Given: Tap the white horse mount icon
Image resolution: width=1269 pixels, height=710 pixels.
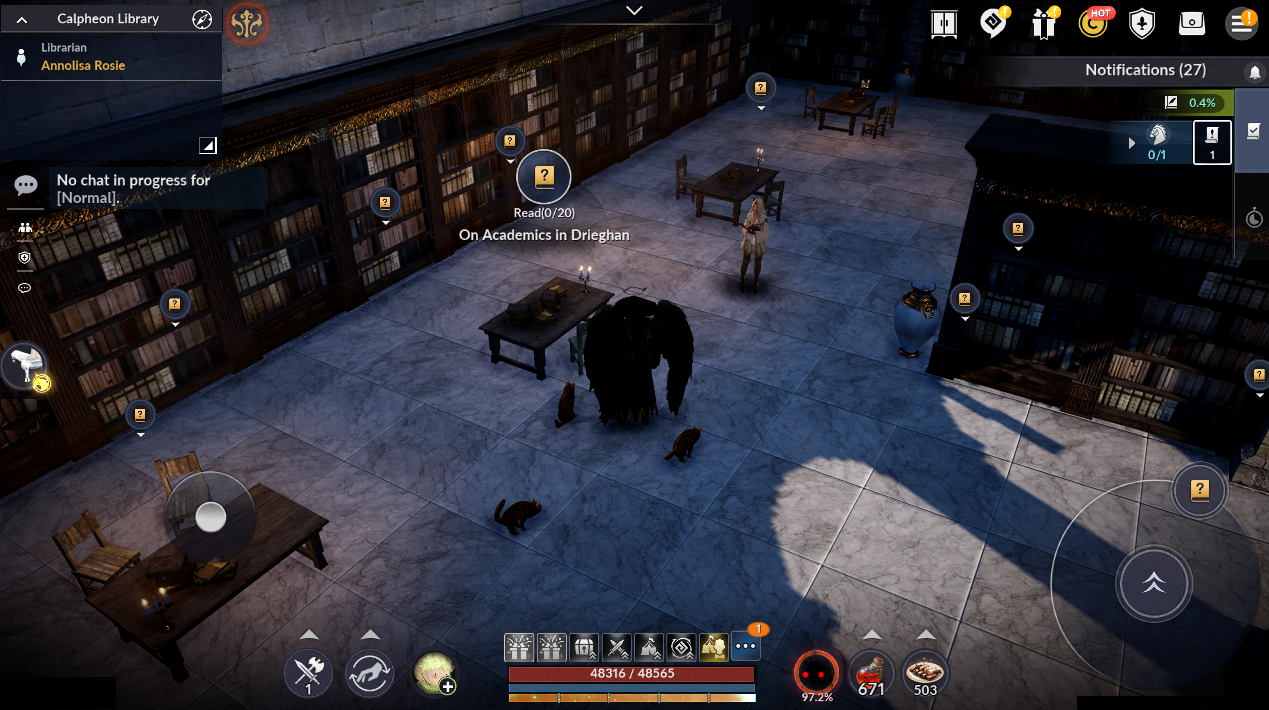Looking at the screenshot, I should pyautogui.click(x=24, y=365).
